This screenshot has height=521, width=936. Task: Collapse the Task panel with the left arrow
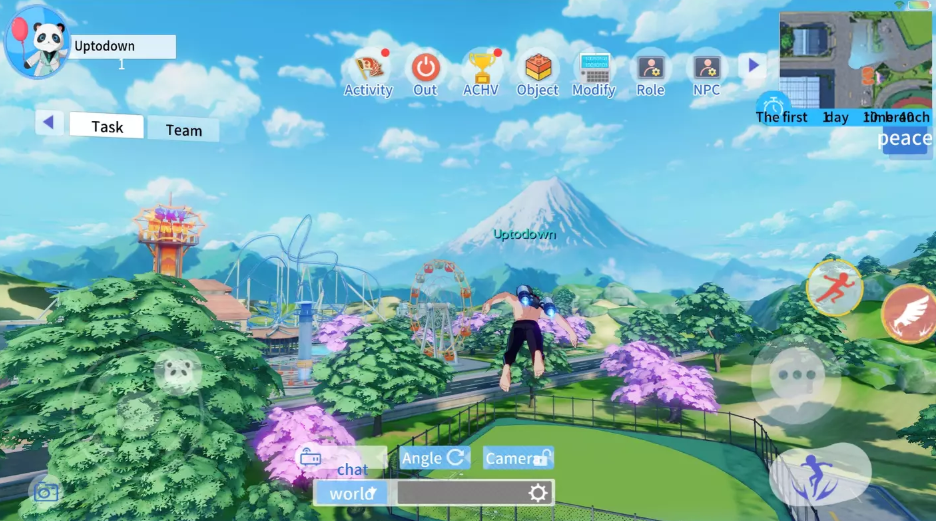(x=49, y=123)
